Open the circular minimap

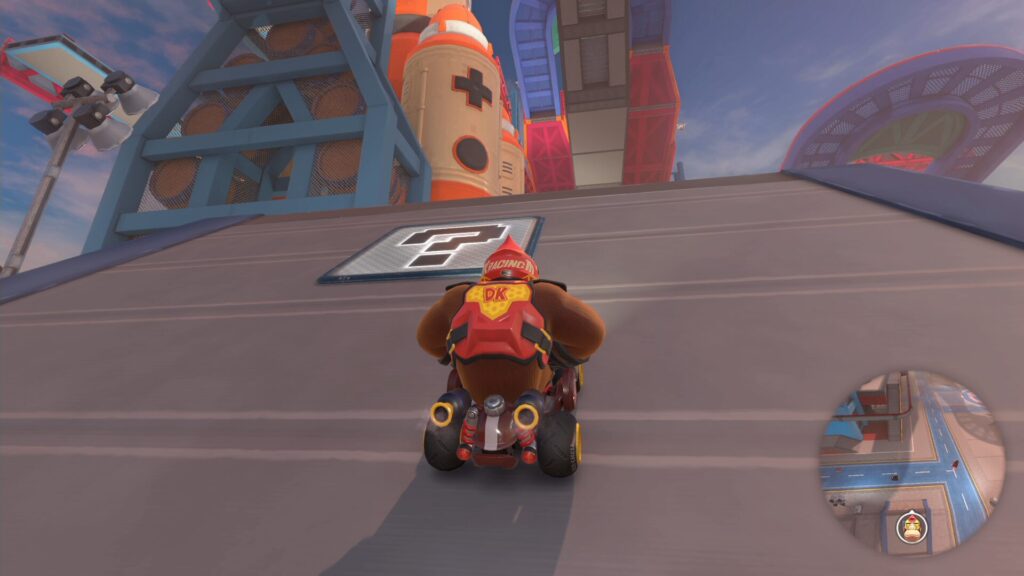pos(911,462)
